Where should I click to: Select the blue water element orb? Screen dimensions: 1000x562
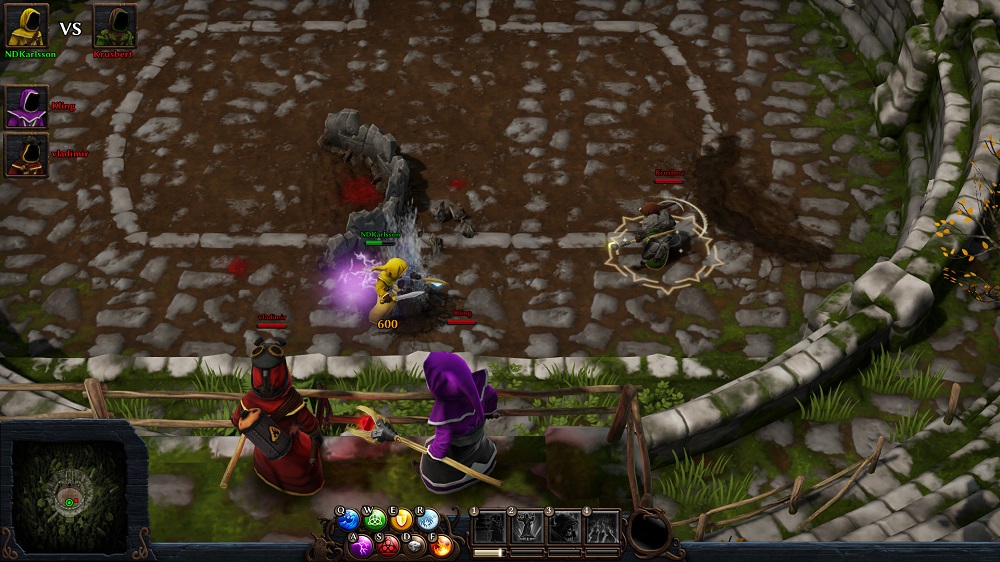(349, 520)
